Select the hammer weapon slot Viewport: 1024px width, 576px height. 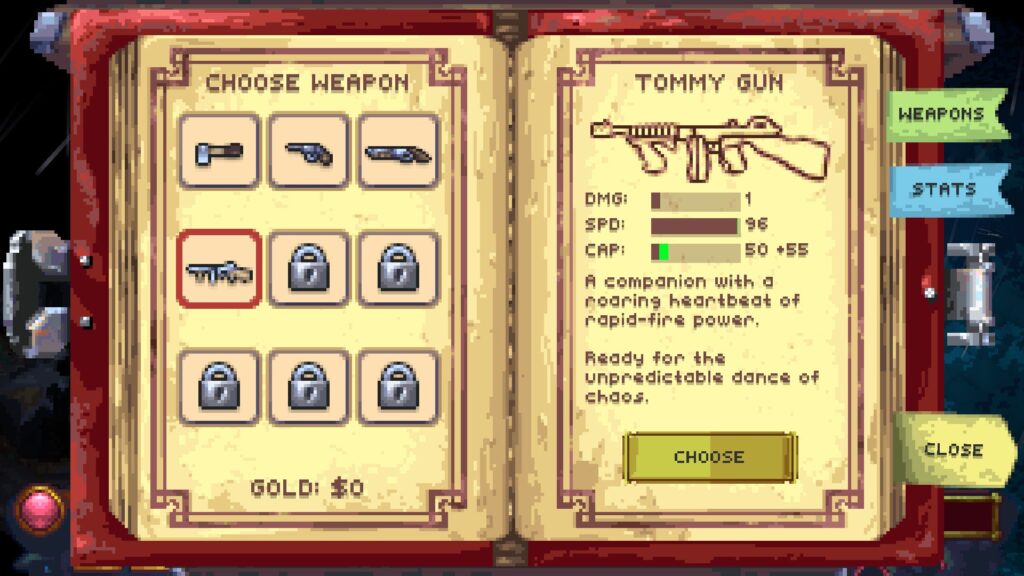click(219, 151)
